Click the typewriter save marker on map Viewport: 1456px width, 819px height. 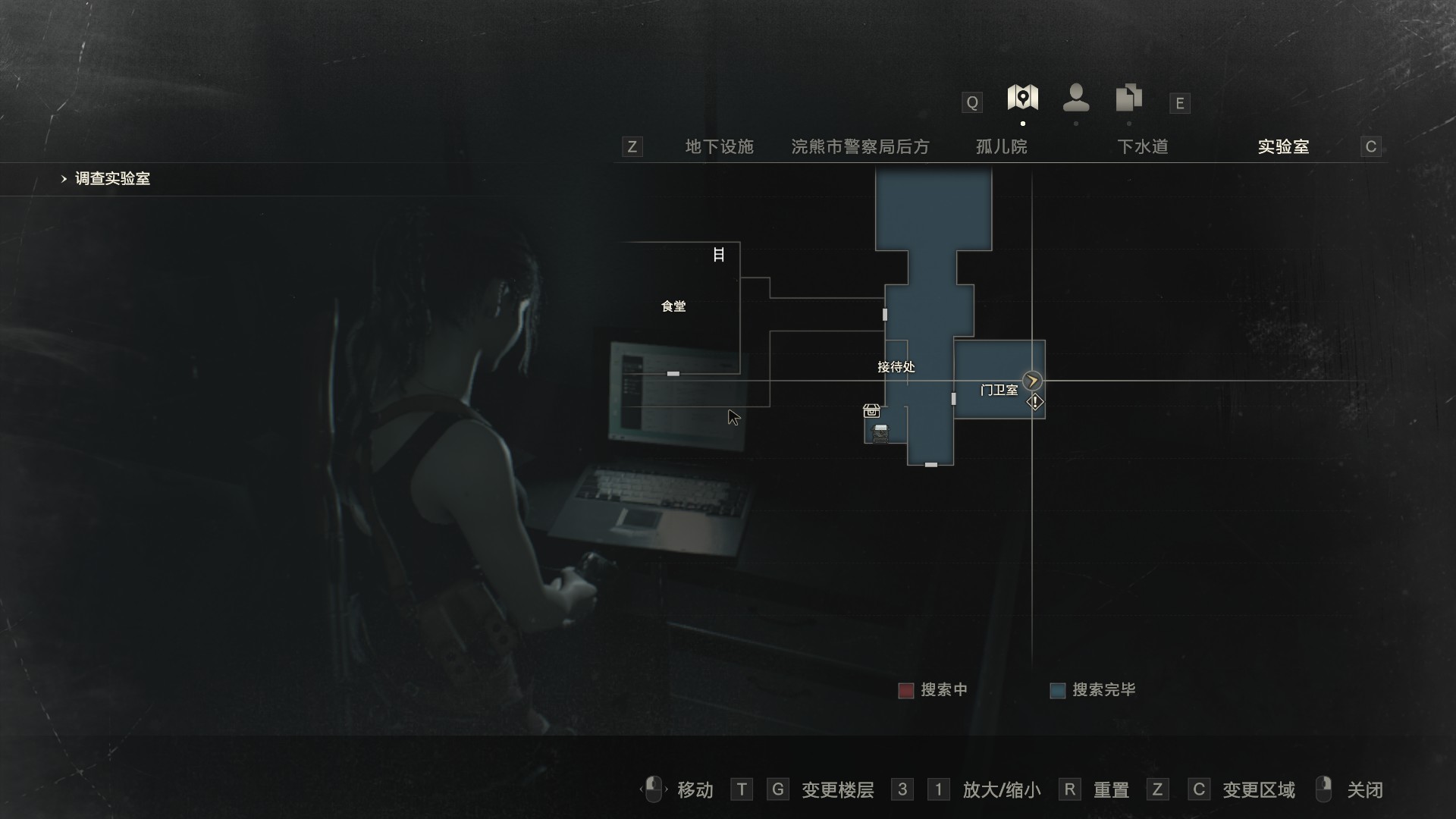pos(880,434)
